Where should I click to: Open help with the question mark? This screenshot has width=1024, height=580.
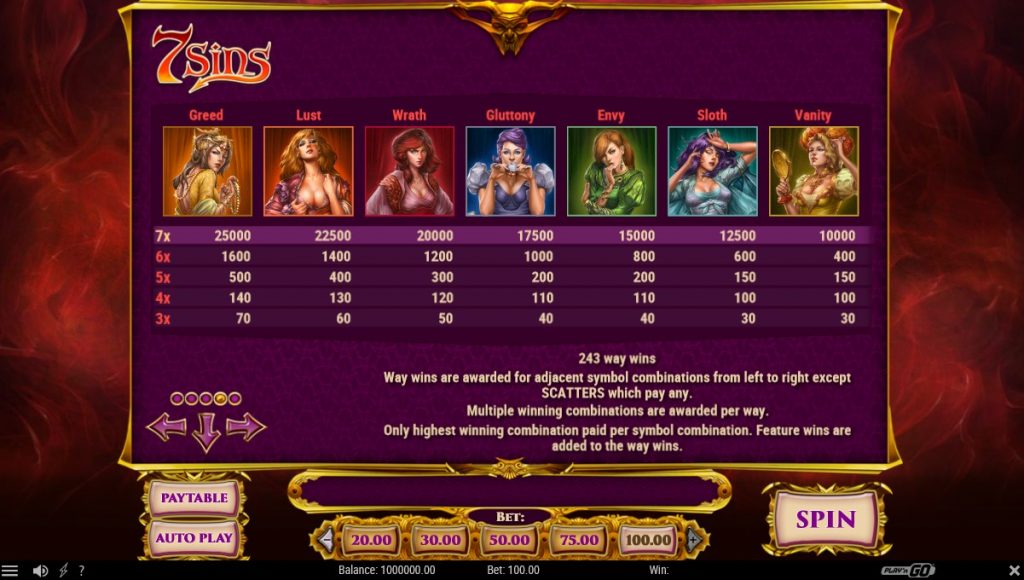pos(81,571)
